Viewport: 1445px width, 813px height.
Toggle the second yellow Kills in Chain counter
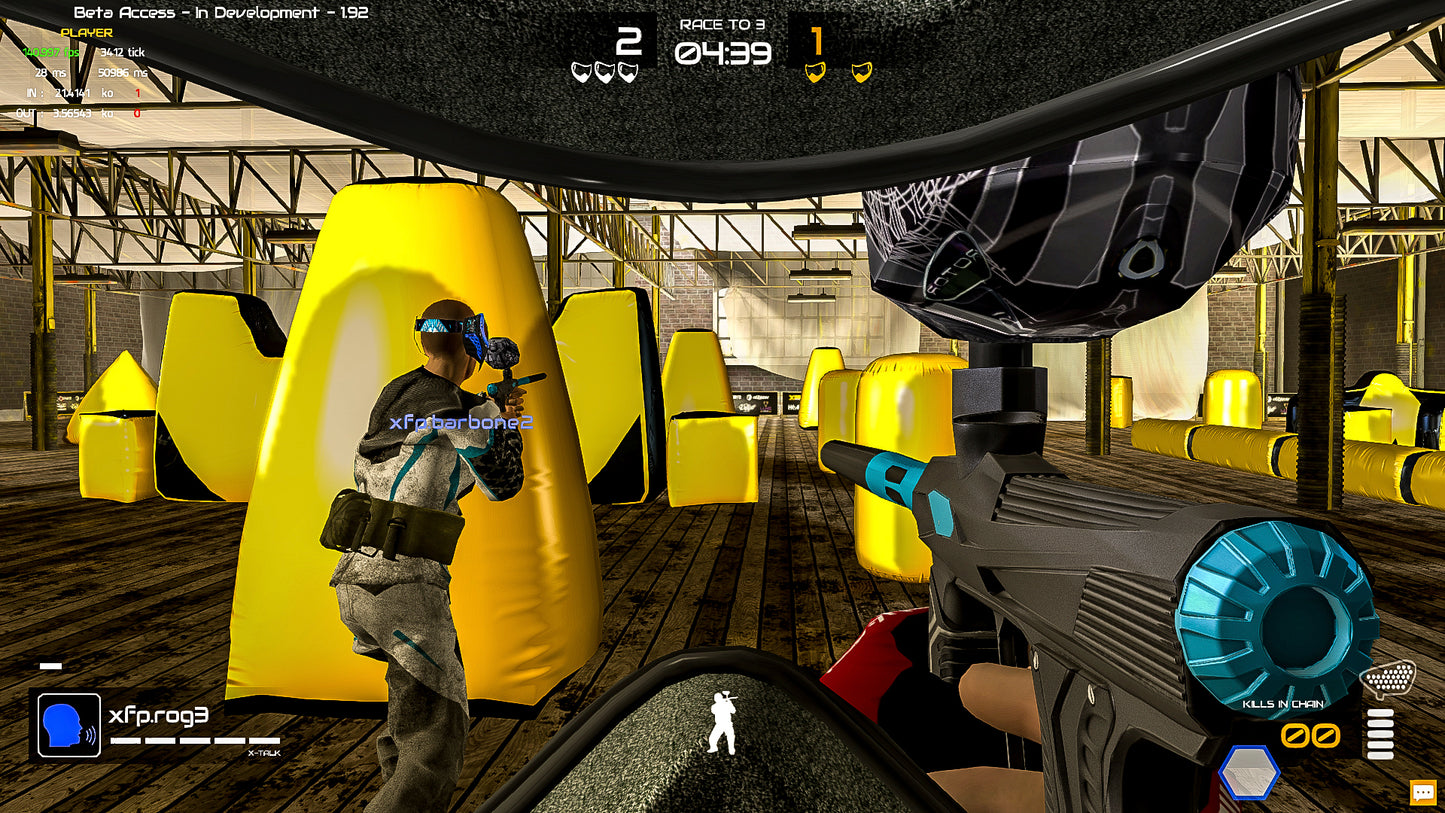coord(1326,735)
